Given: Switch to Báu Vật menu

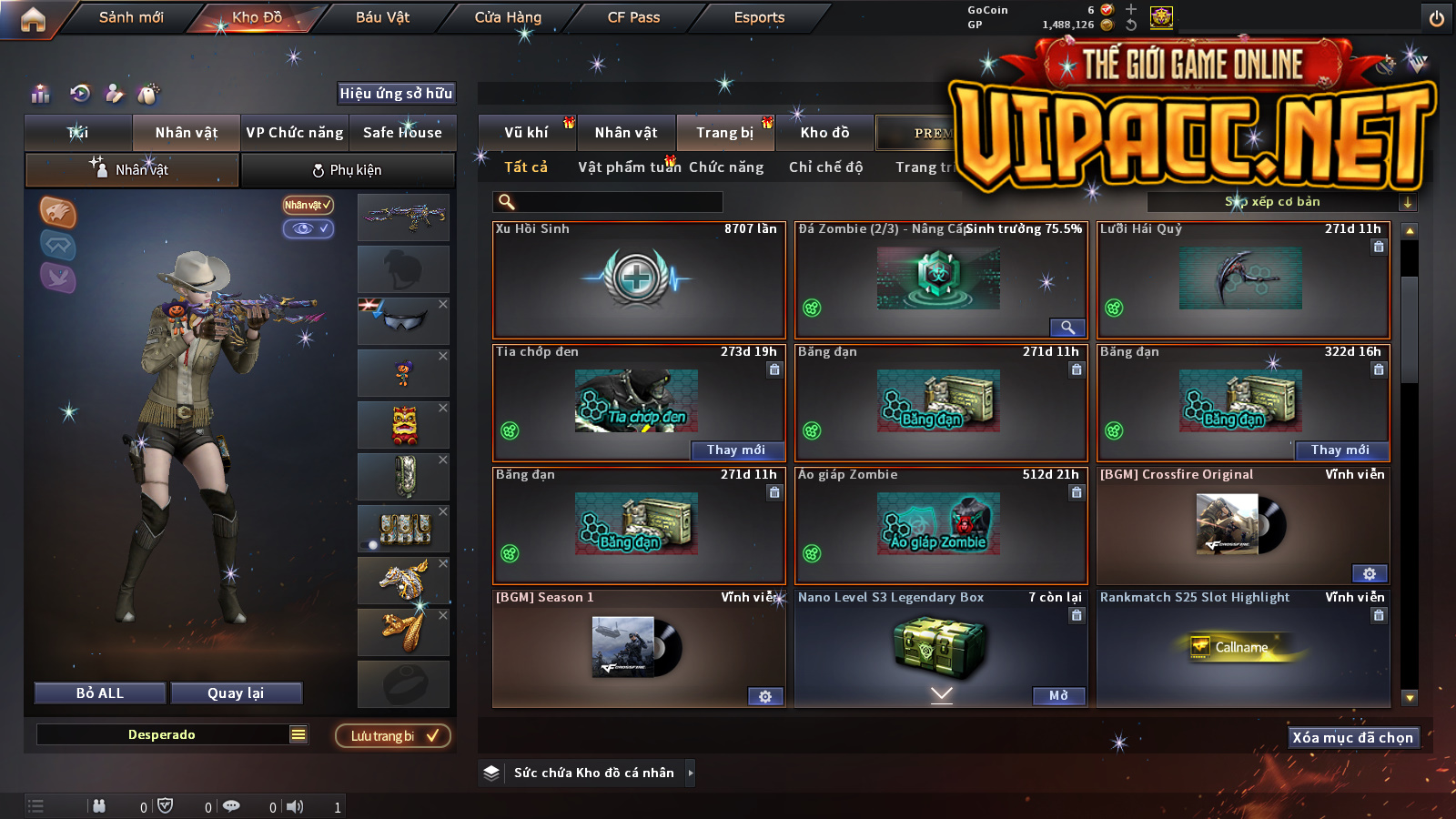Looking at the screenshot, I should coord(382,17).
